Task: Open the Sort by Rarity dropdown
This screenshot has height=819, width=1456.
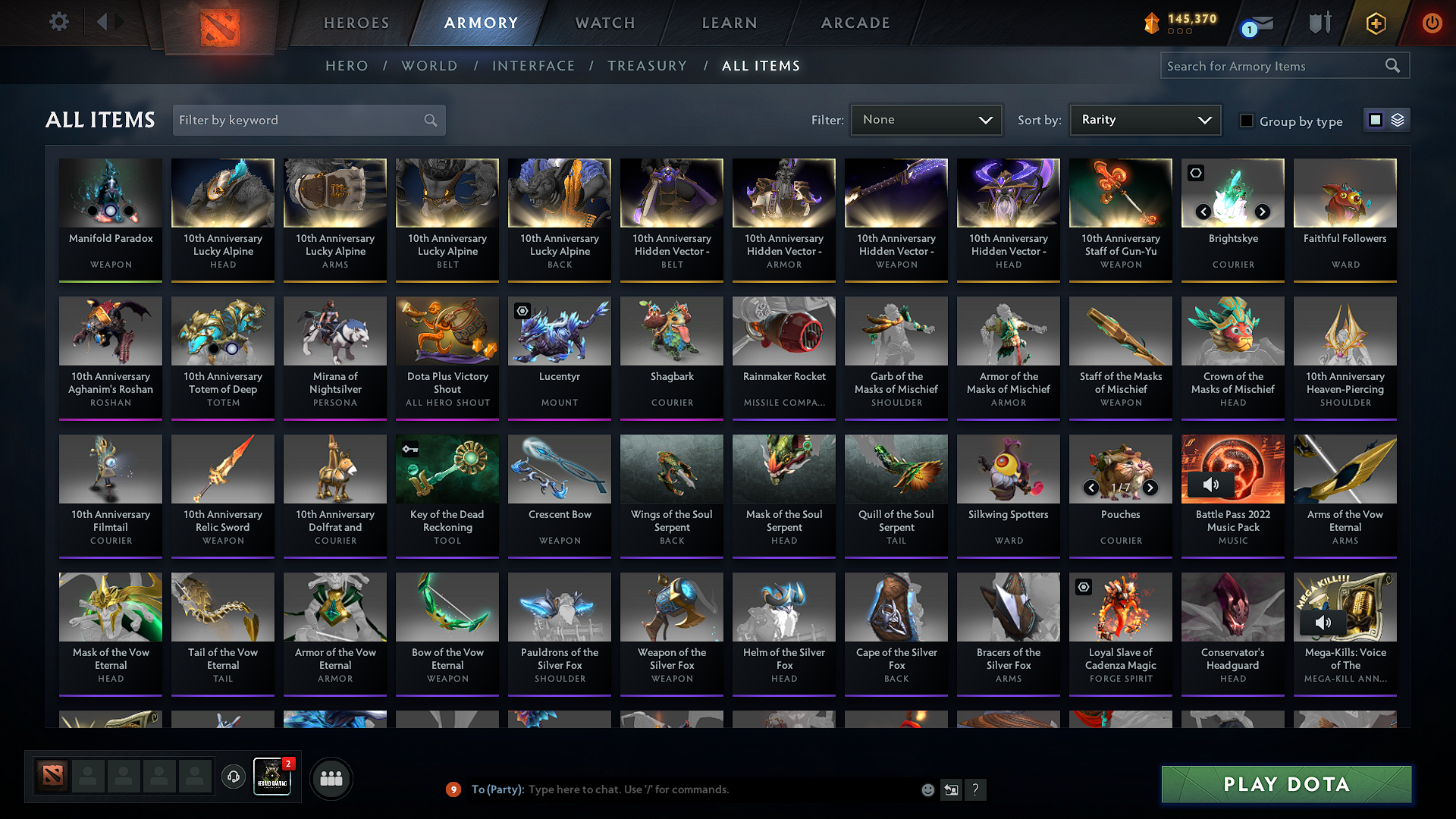Action: tap(1144, 119)
